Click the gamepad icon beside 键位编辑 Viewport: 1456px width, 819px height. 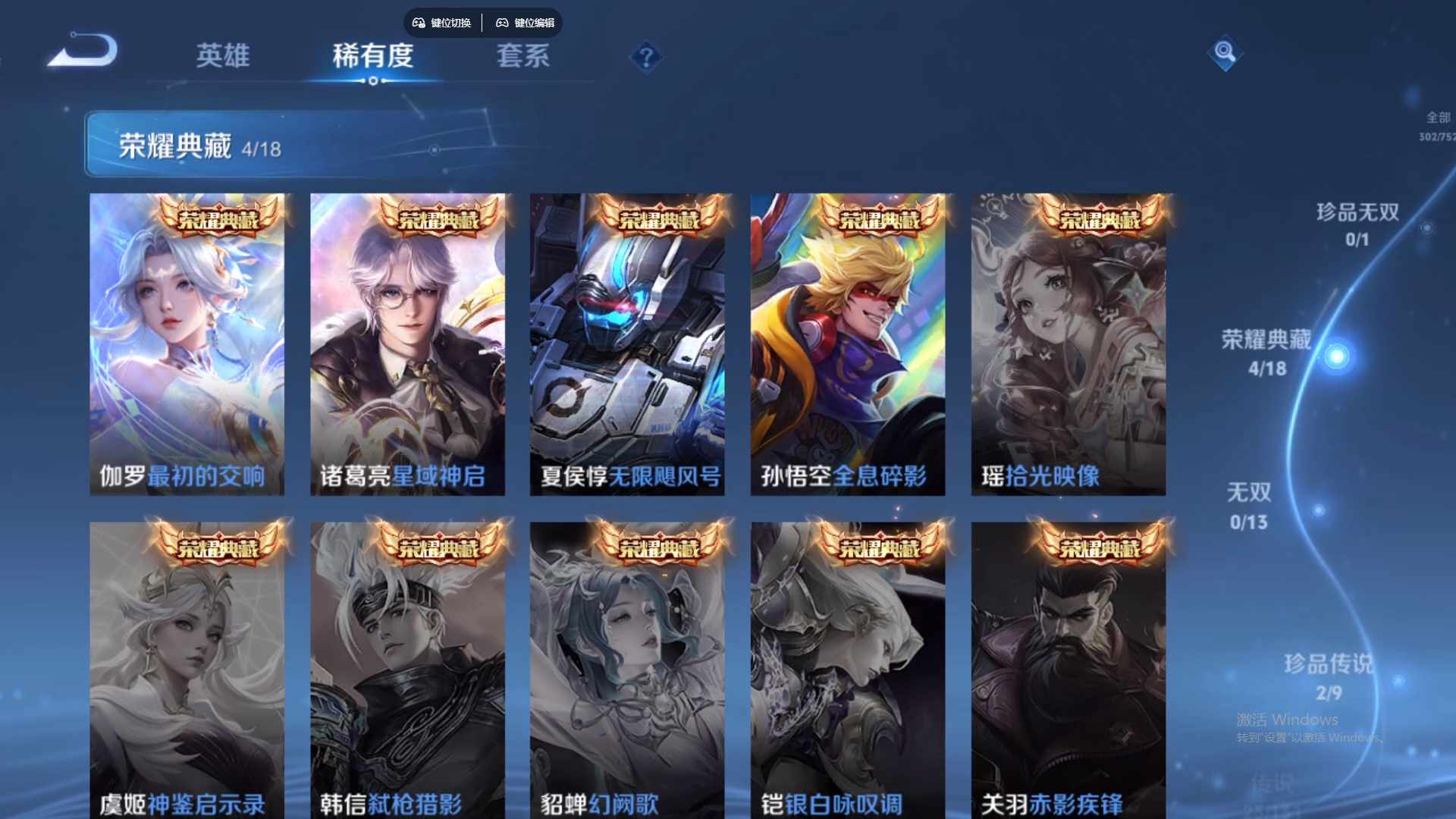(x=503, y=23)
